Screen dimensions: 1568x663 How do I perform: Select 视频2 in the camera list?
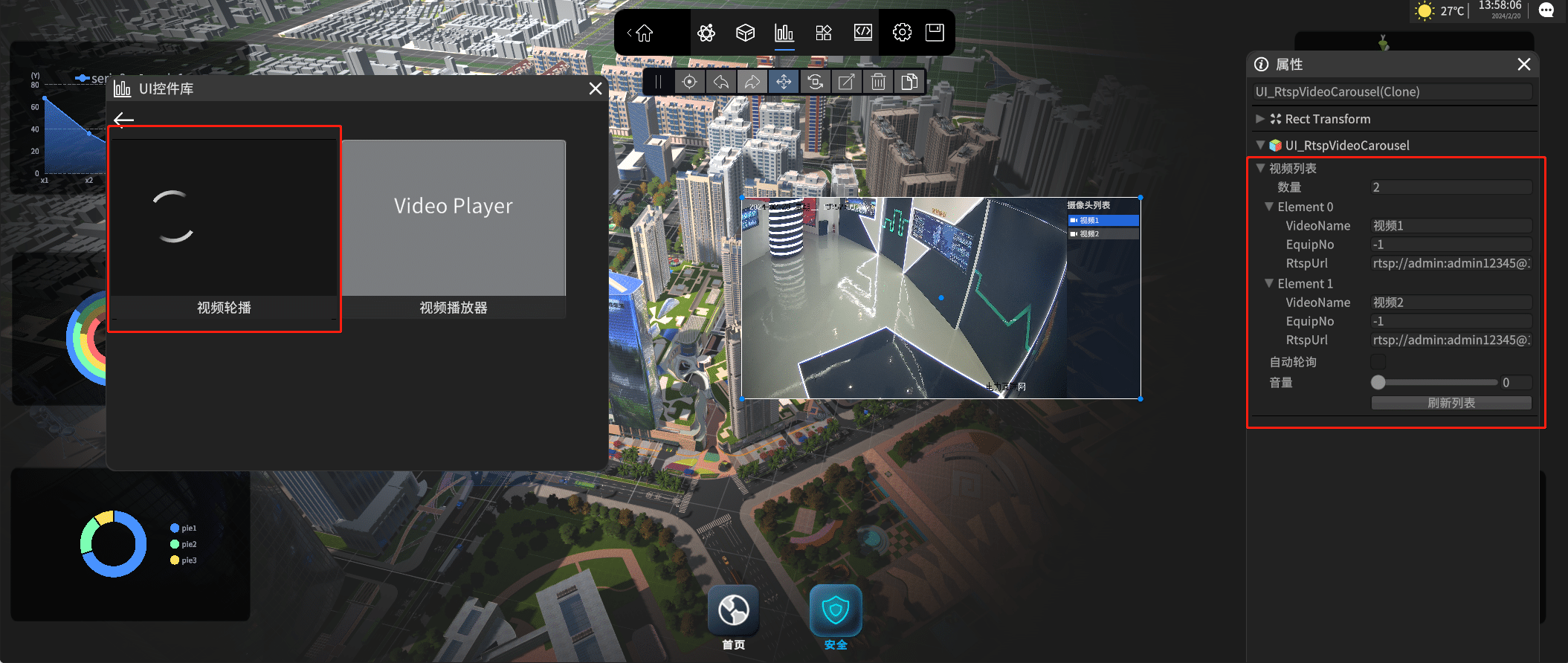click(1103, 234)
